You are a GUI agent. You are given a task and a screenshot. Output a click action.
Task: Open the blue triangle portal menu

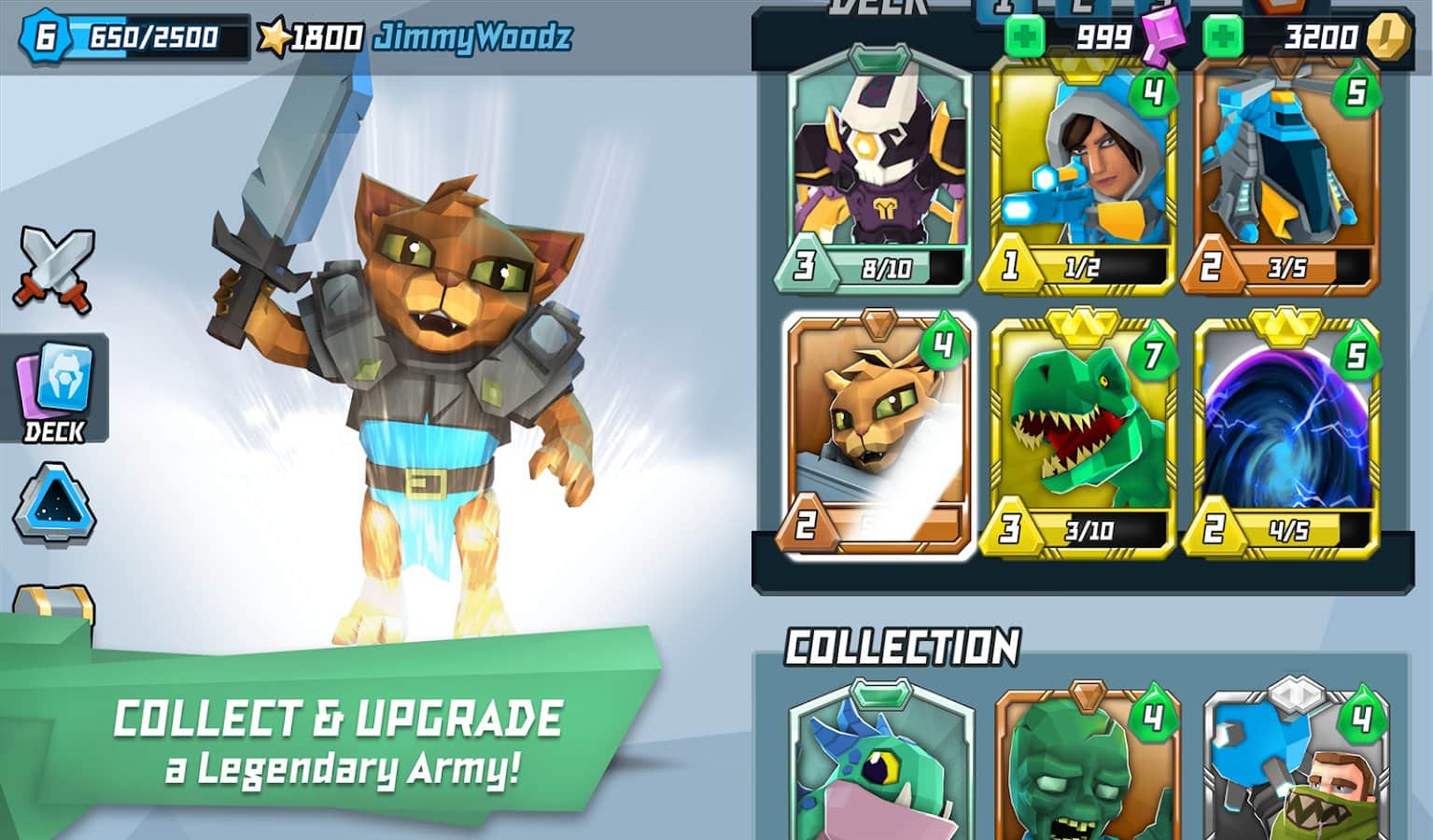[54, 504]
